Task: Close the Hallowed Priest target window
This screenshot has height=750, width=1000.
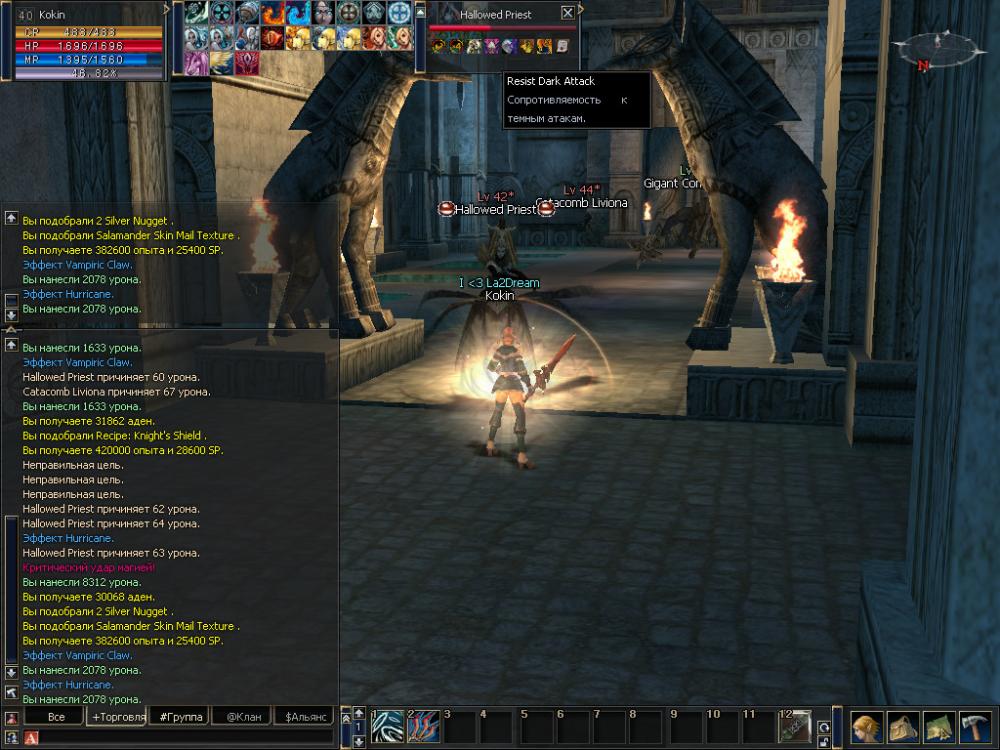Action: [x=568, y=13]
